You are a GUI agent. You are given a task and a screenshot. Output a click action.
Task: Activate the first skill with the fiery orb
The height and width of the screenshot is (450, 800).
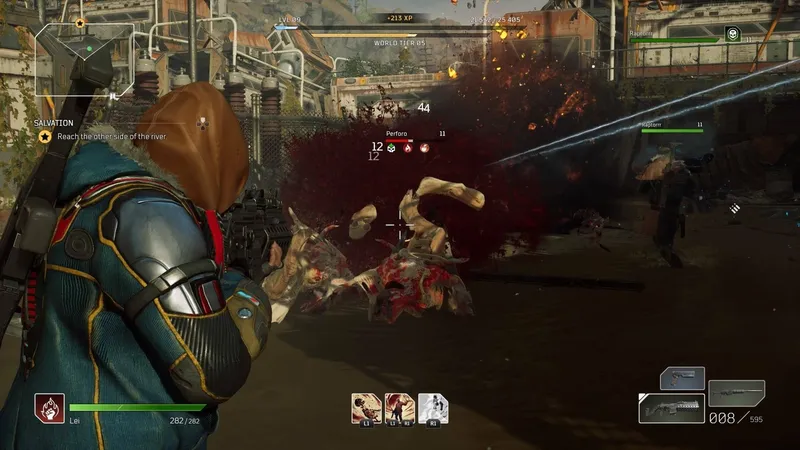pyautogui.click(x=364, y=407)
